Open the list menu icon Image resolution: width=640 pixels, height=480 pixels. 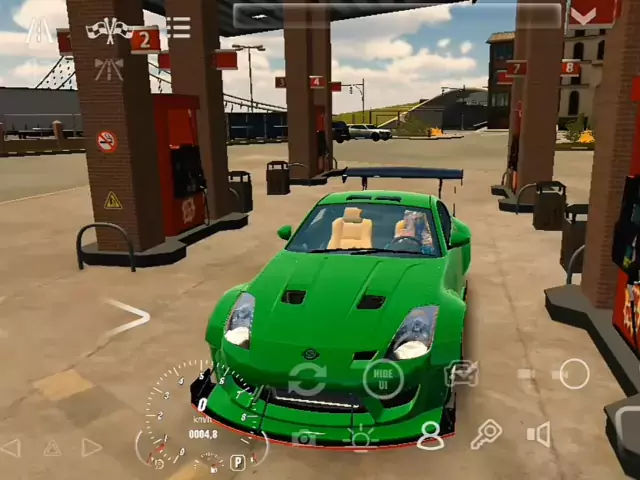(178, 27)
